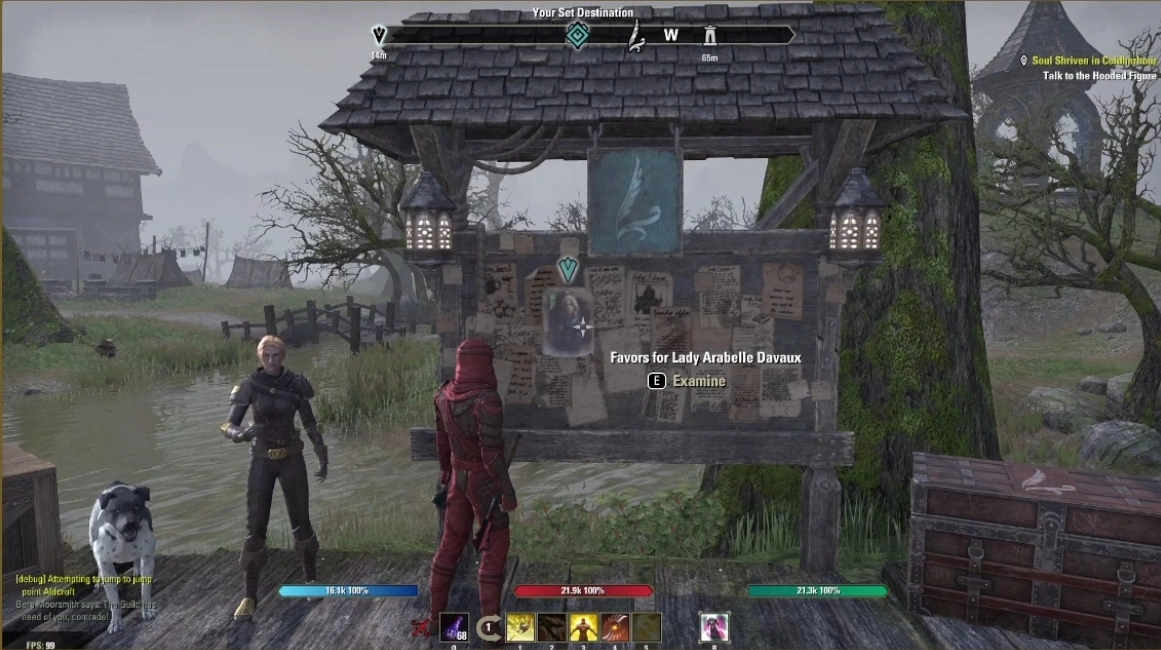
Task: Click the weapon swap arrow icon
Action: point(489,628)
